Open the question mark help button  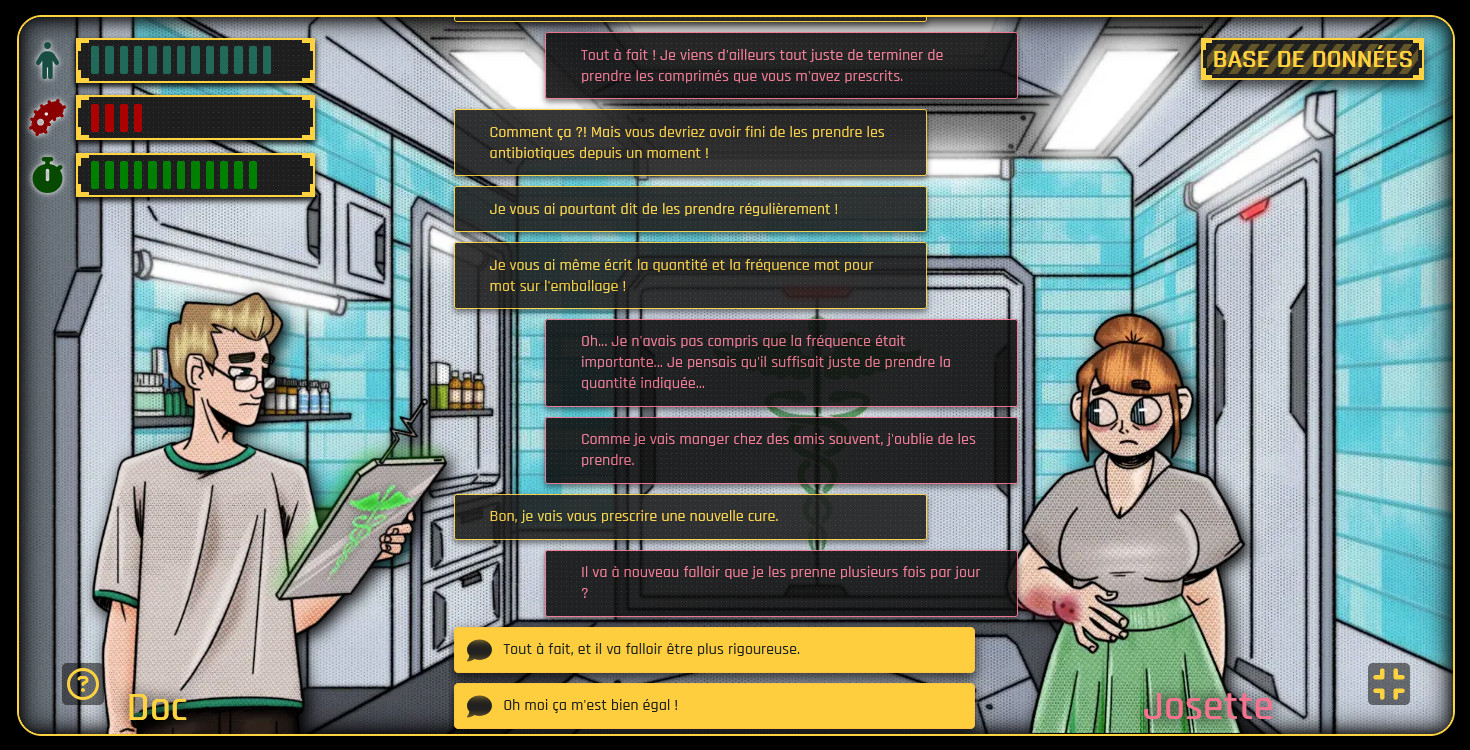pyautogui.click(x=82, y=684)
